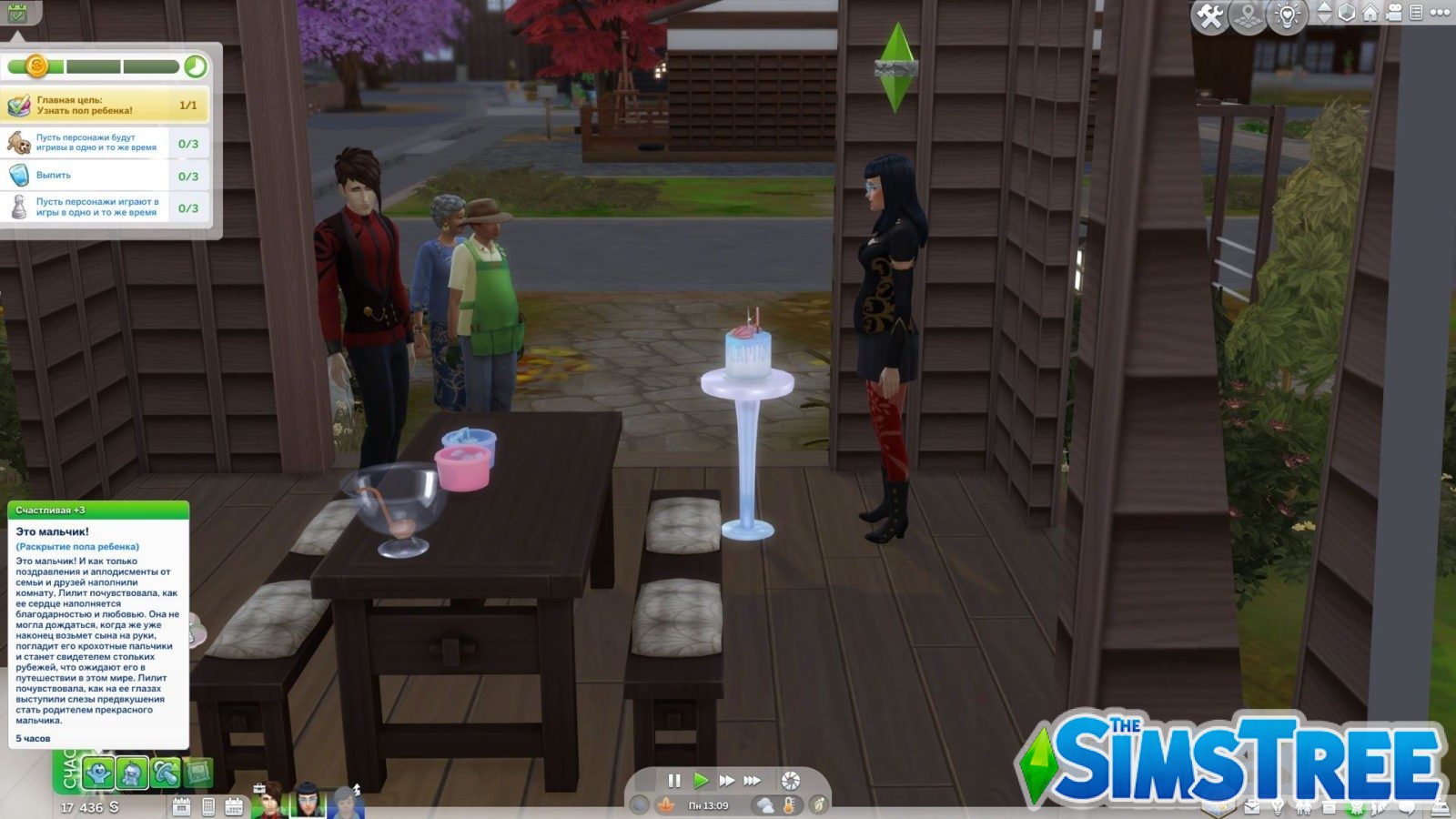This screenshot has height=819, width=1456.
Task: Switch to the dark-haired sim portrait
Action: coord(308,803)
